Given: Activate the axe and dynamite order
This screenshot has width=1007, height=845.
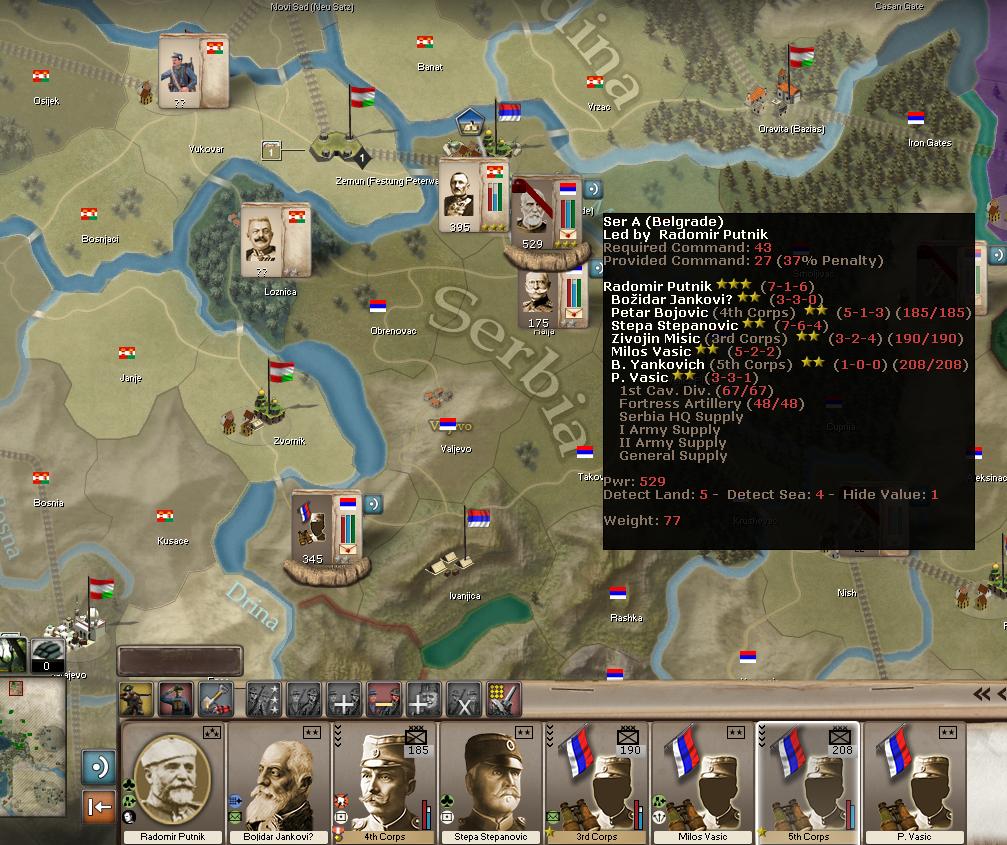Looking at the screenshot, I should click(215, 698).
